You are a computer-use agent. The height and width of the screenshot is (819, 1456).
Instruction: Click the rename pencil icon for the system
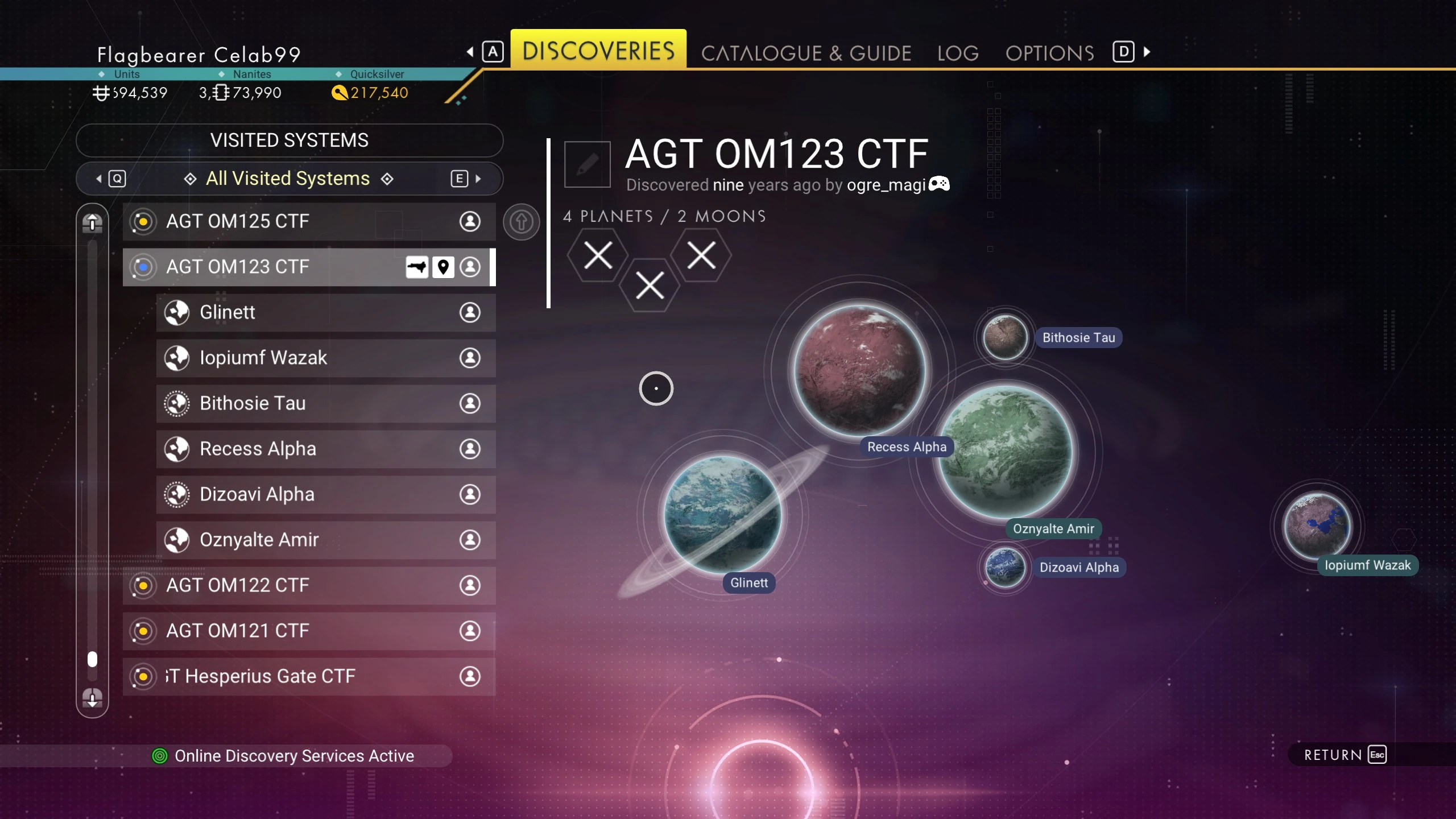coord(587,164)
